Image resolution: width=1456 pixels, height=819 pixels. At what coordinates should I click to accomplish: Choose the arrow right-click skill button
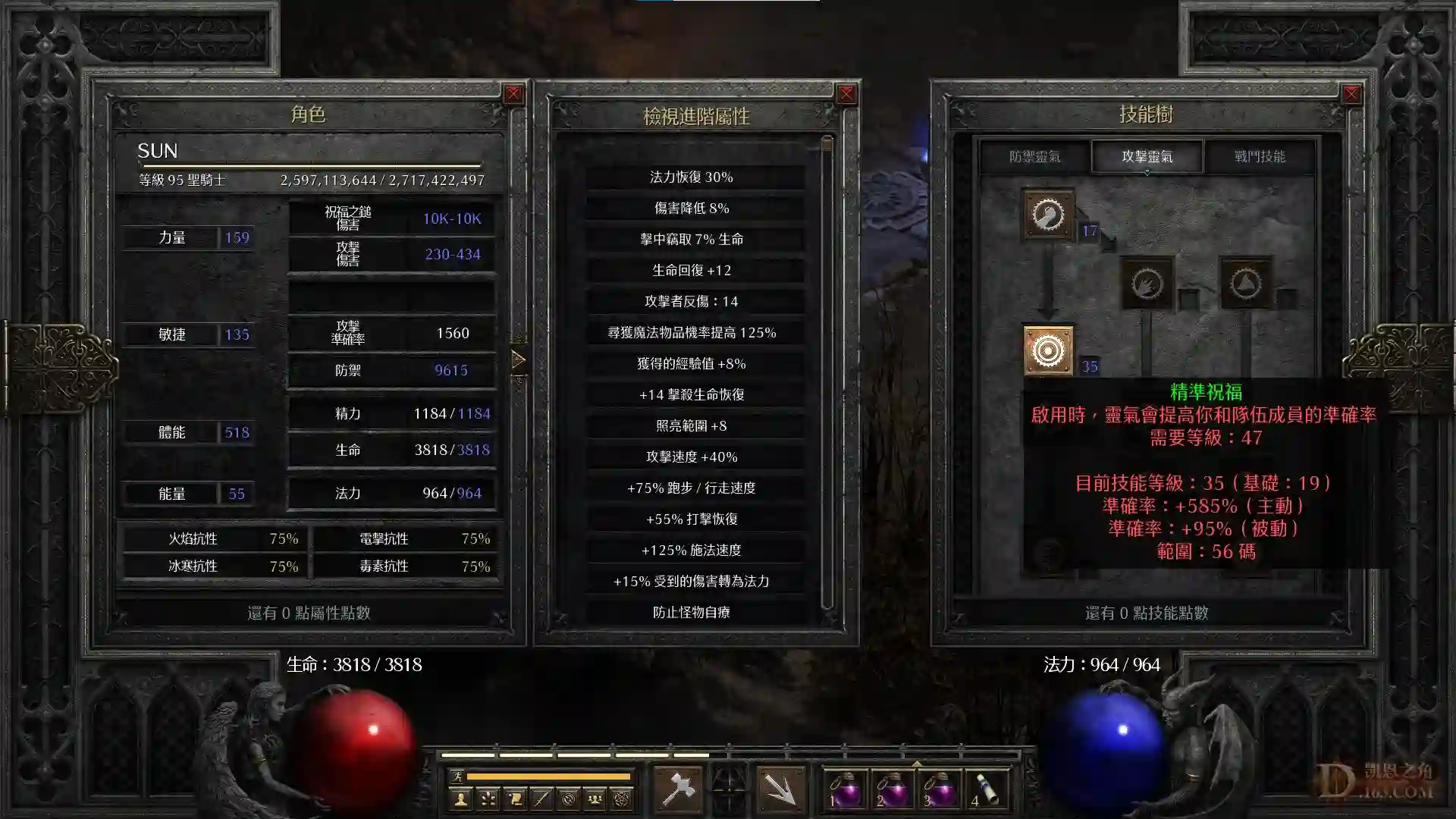point(780,790)
